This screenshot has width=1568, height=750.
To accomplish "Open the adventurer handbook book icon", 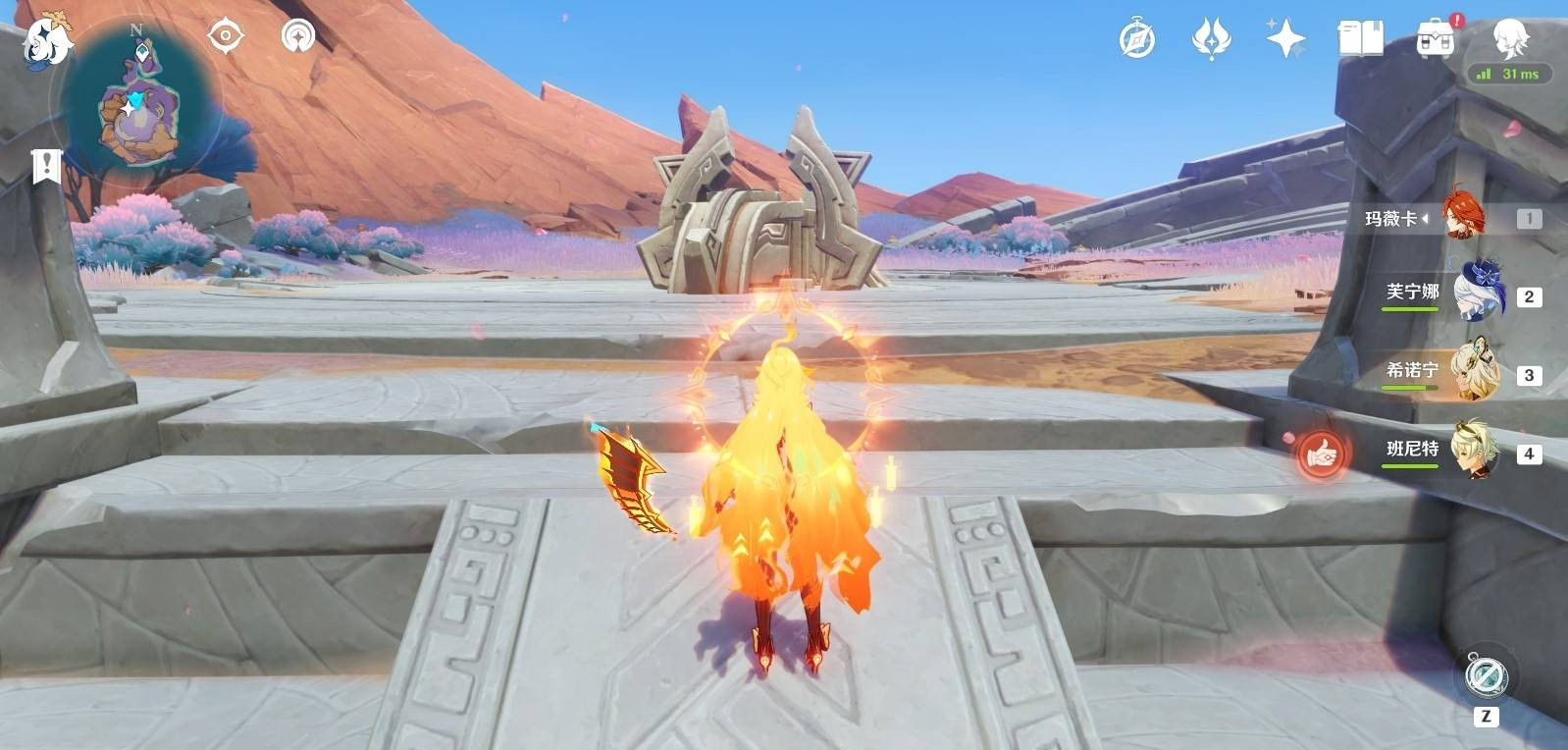I will coord(1360,39).
